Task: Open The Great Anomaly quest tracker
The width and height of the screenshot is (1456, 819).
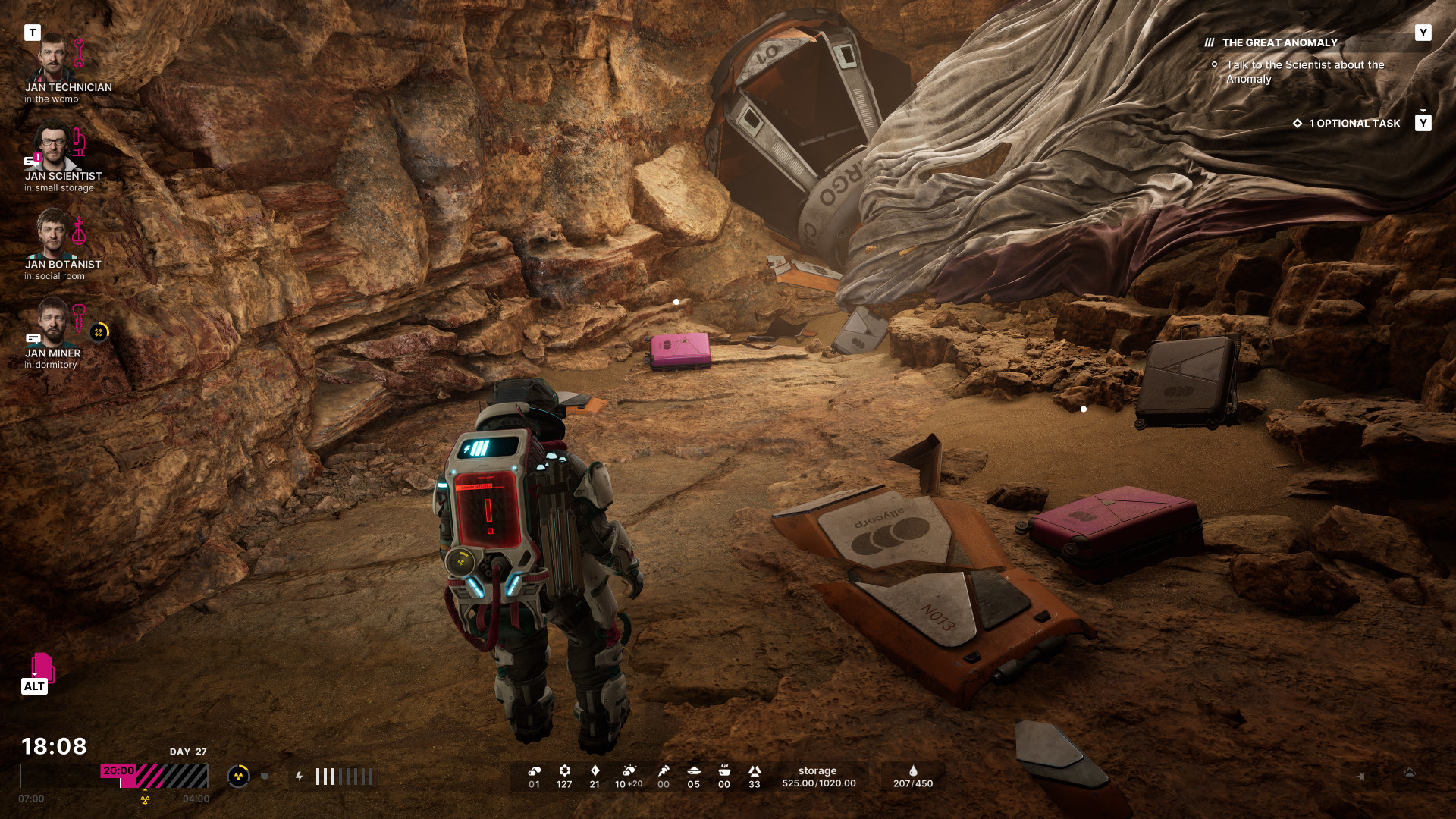Action: tap(1279, 43)
